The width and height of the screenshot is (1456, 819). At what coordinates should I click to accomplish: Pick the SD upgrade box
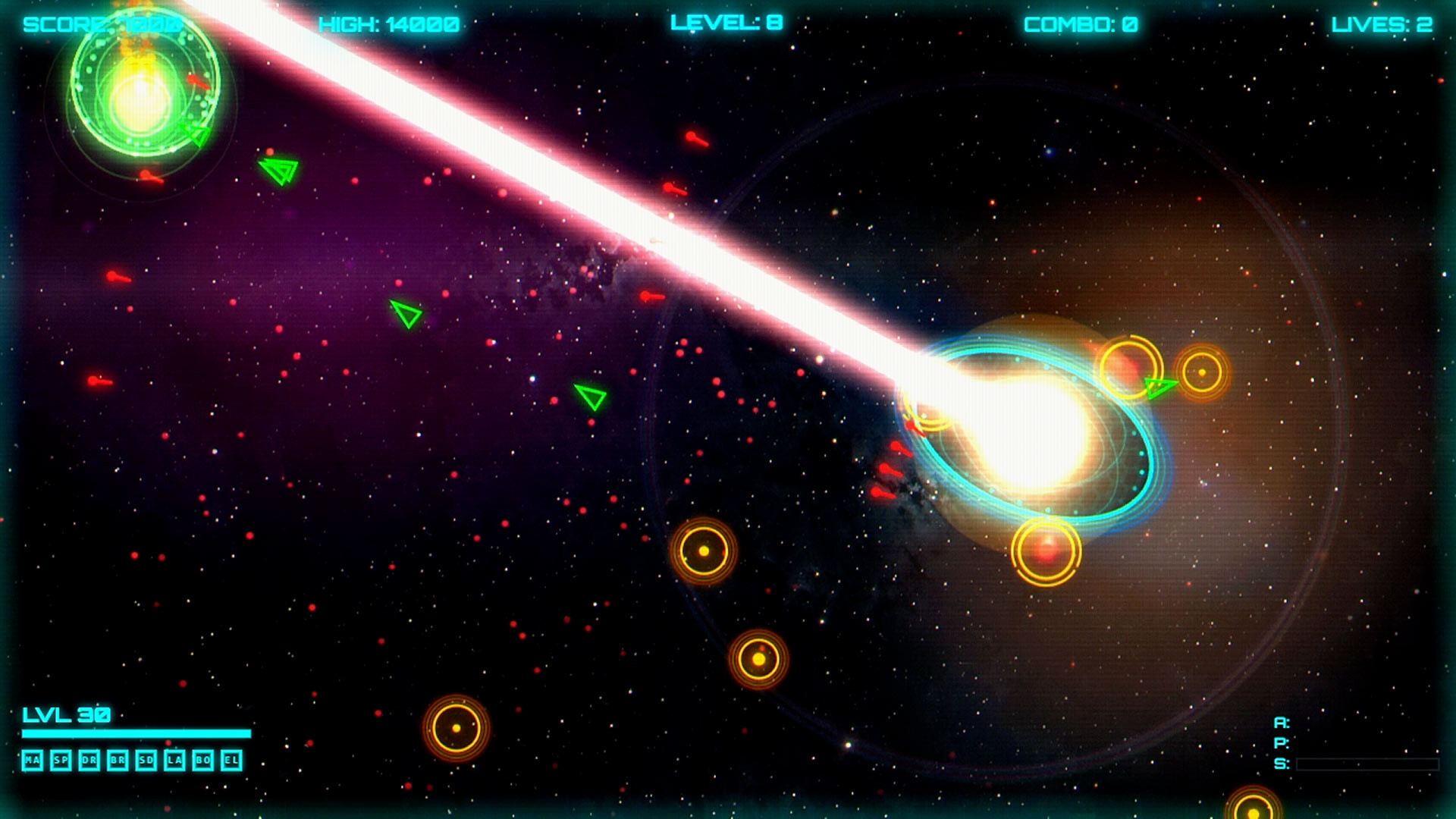click(x=146, y=760)
